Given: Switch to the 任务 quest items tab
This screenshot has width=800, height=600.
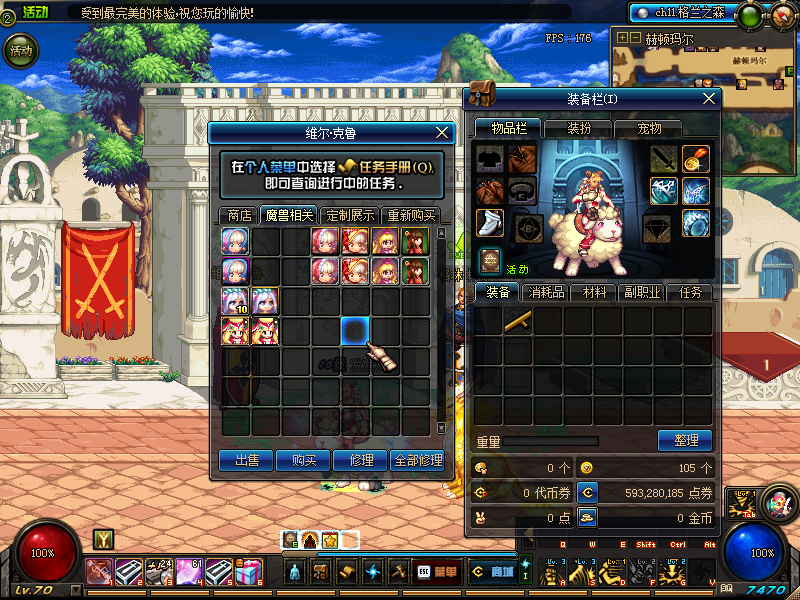Looking at the screenshot, I should (x=692, y=293).
